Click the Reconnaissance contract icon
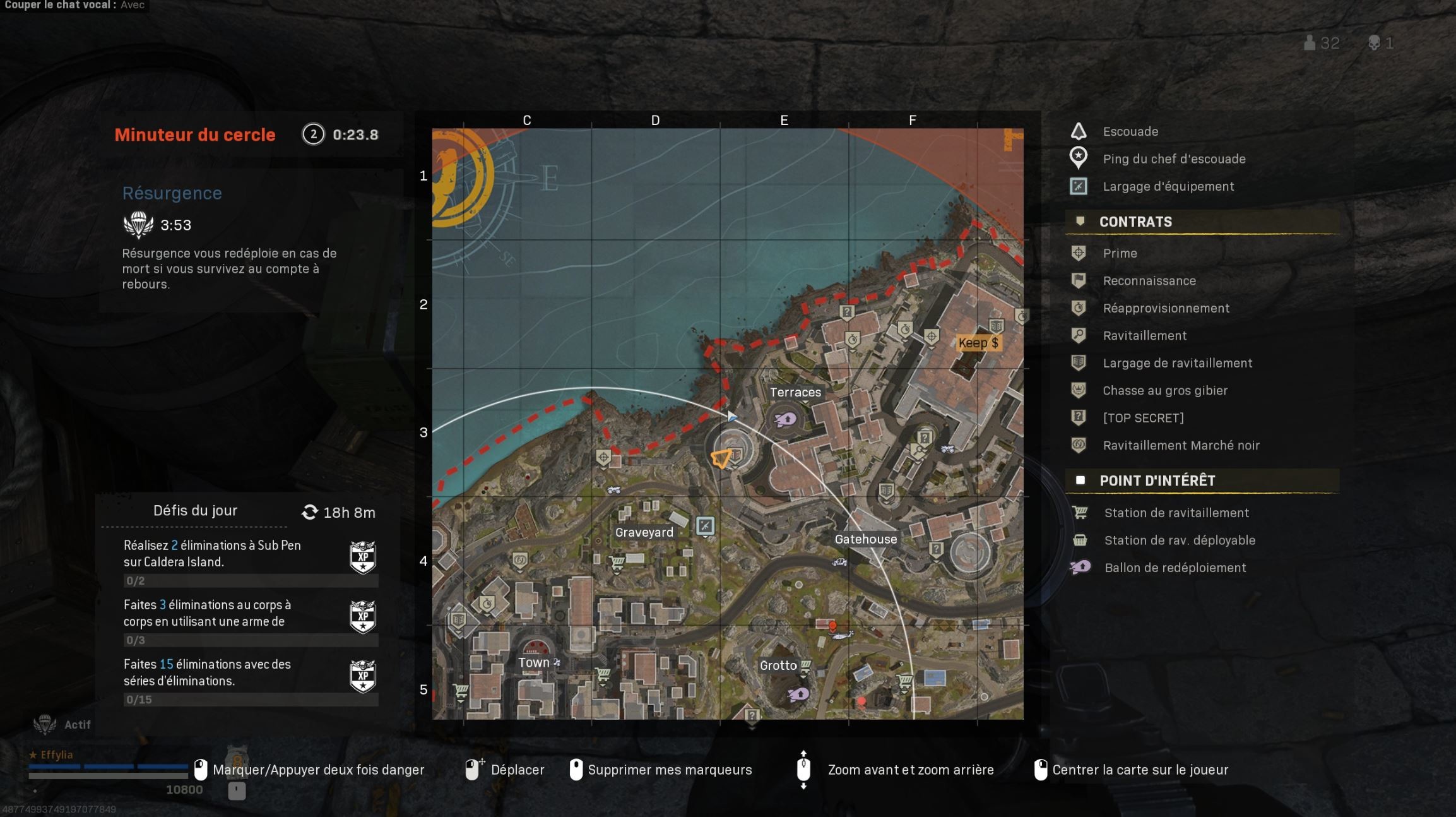 (x=1078, y=280)
